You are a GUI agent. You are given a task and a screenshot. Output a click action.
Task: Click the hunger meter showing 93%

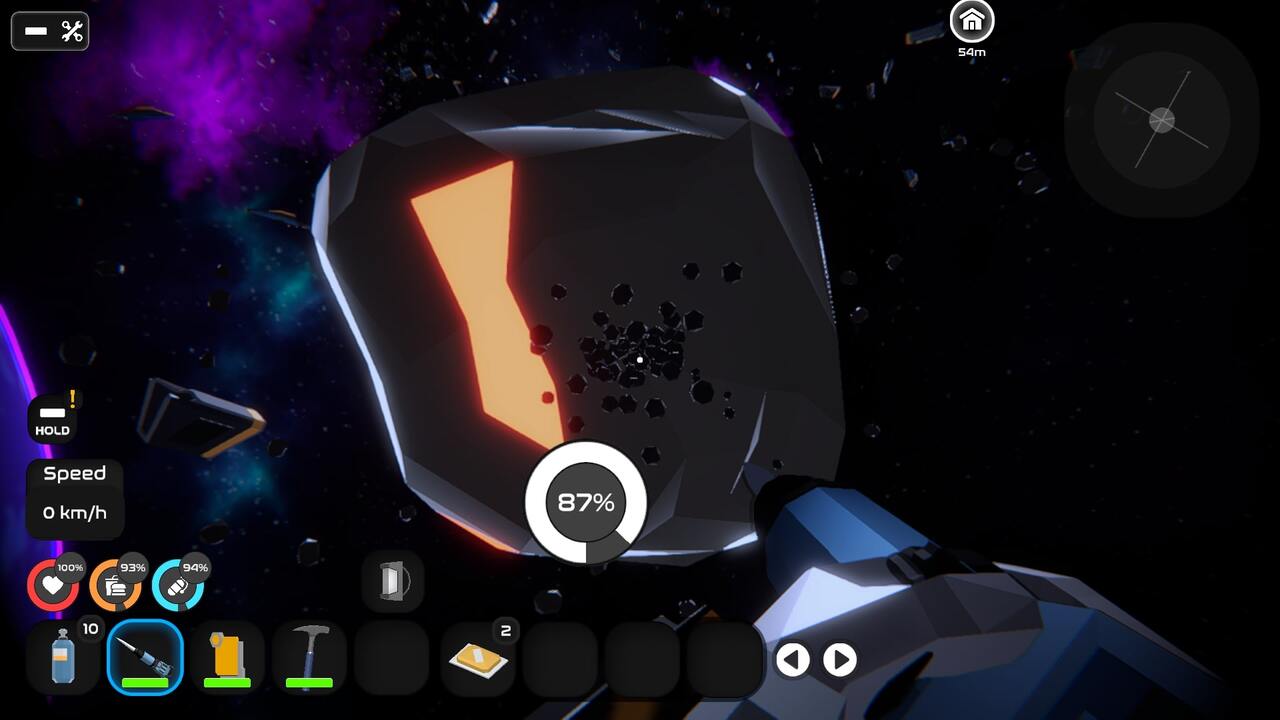click(115, 584)
